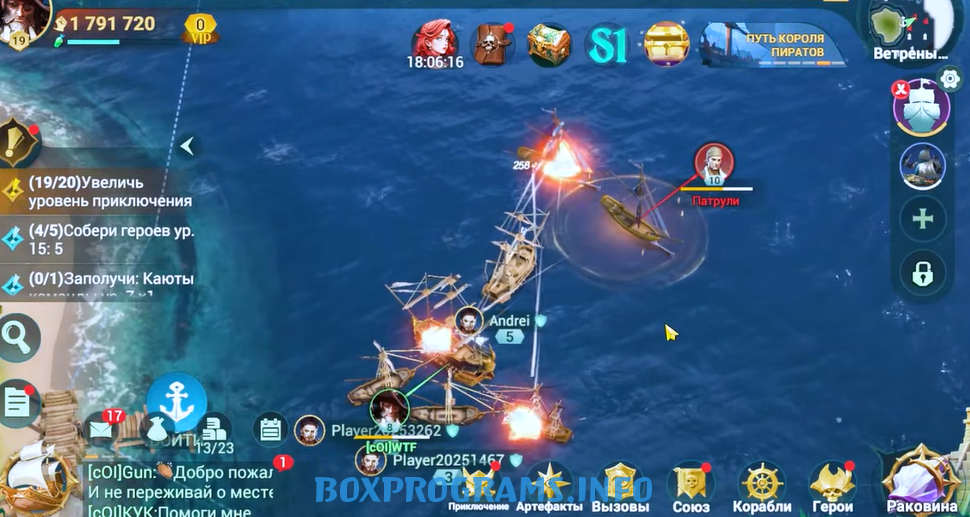The width and height of the screenshot is (970, 517).
Task: Click the padlock locked slot button
Action: tap(922, 270)
